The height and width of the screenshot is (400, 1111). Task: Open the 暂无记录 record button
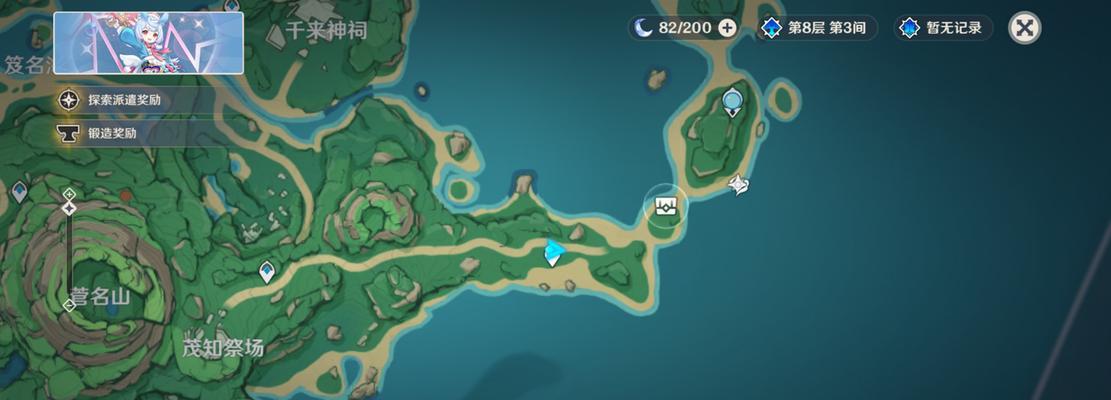(943, 28)
